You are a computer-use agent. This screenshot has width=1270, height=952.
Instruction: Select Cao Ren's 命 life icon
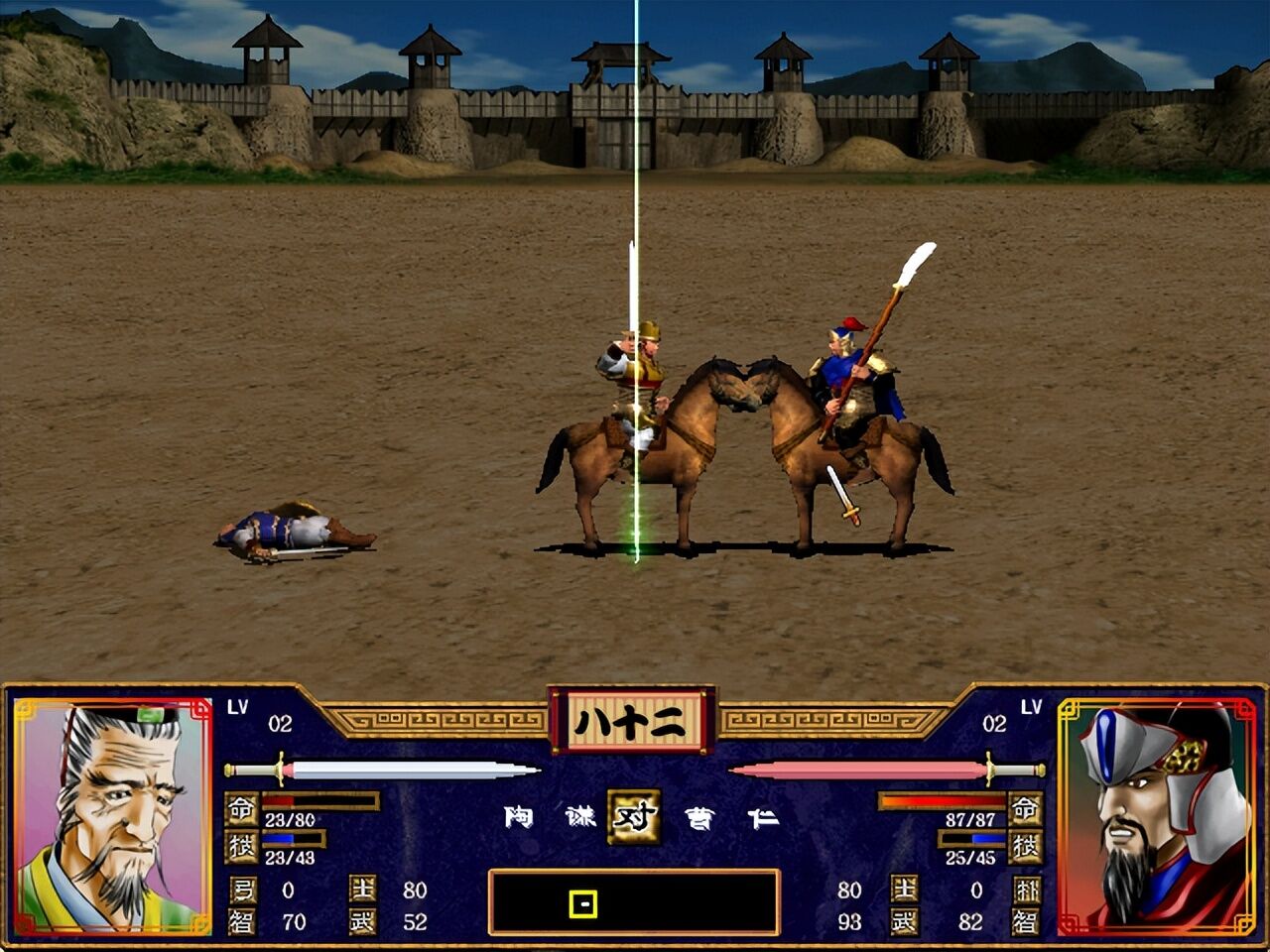point(1026,807)
